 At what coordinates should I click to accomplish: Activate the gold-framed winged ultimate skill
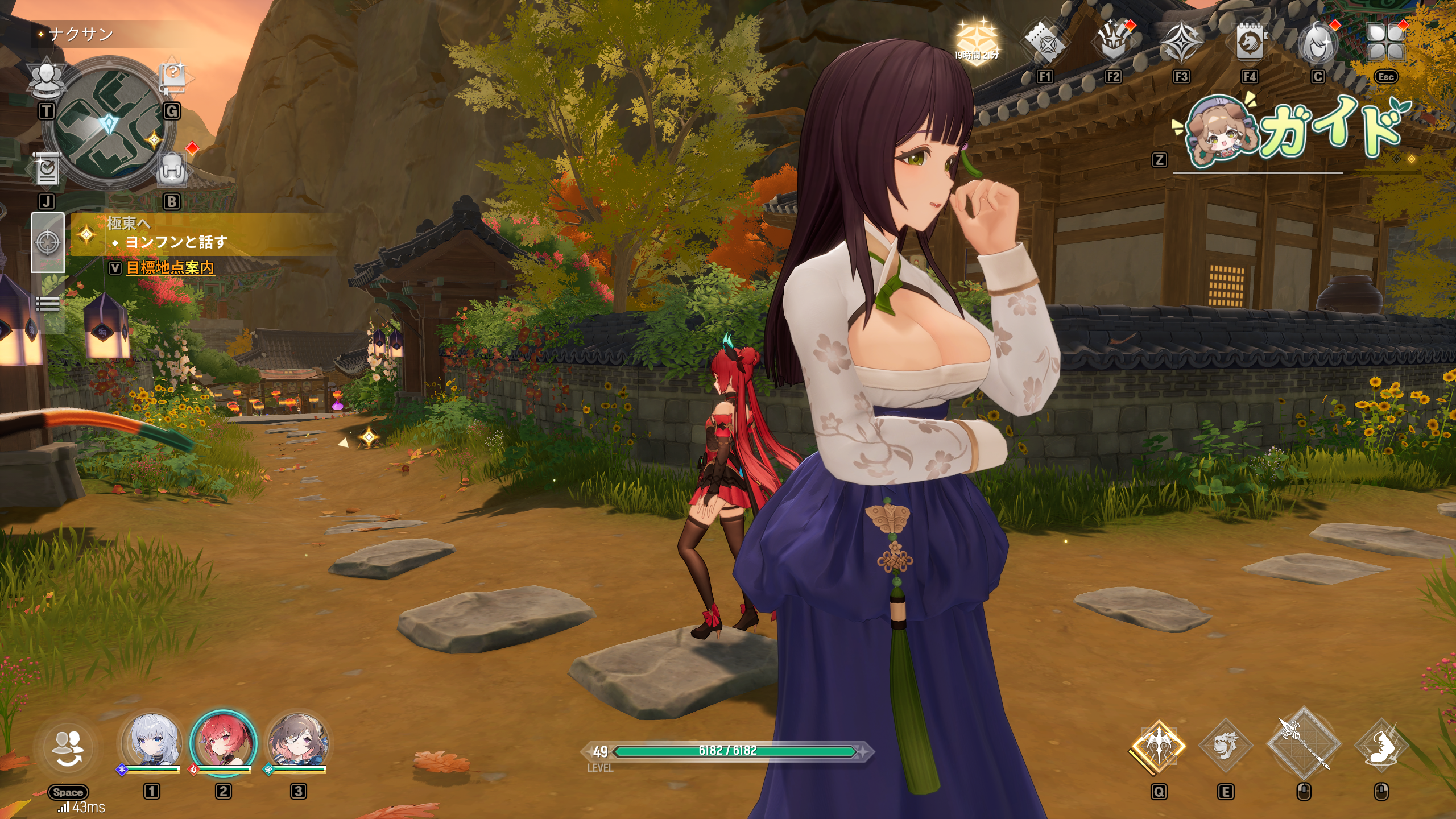pyautogui.click(x=1158, y=746)
